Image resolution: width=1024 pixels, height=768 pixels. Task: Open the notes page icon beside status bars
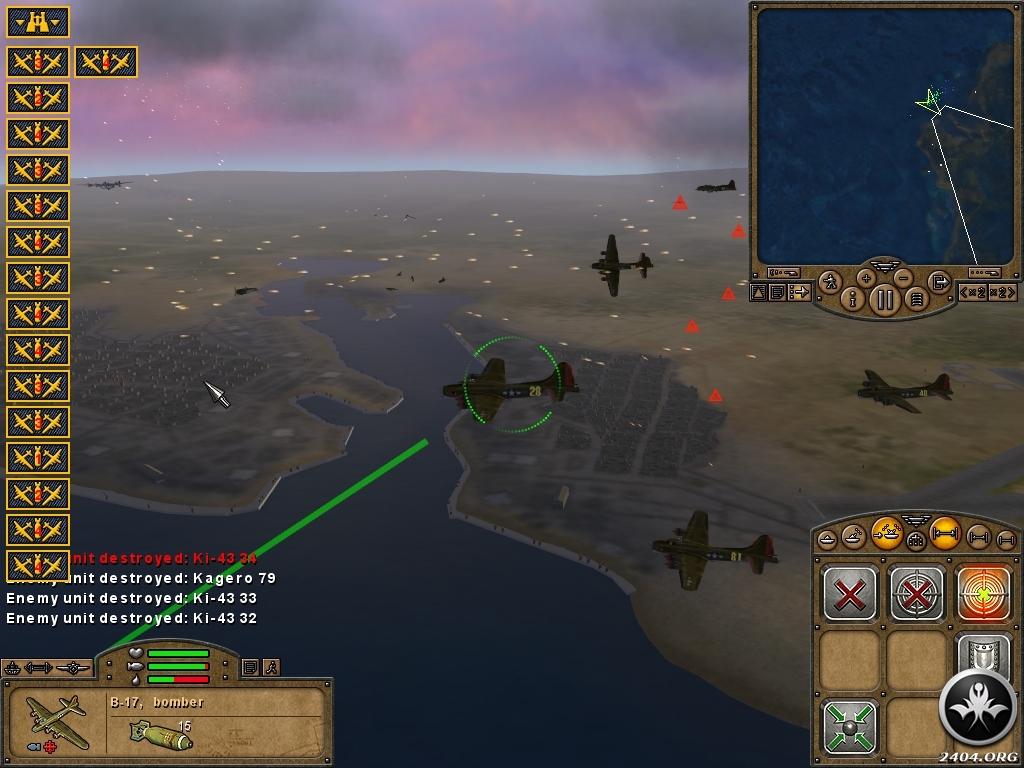click(x=250, y=667)
